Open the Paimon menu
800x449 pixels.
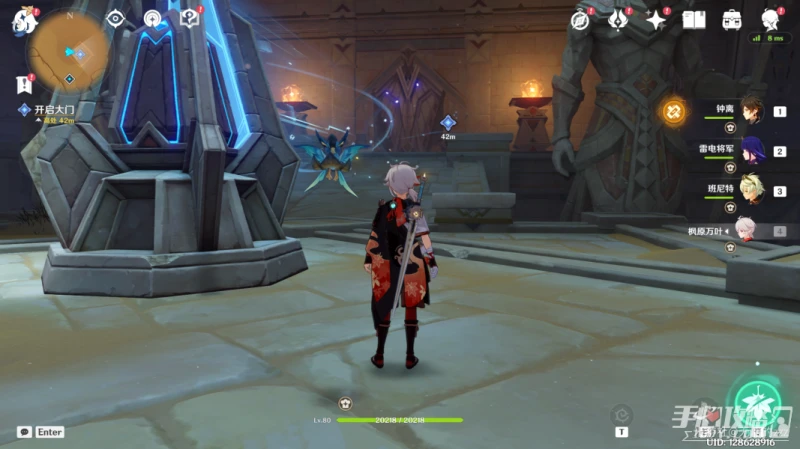click(23, 20)
